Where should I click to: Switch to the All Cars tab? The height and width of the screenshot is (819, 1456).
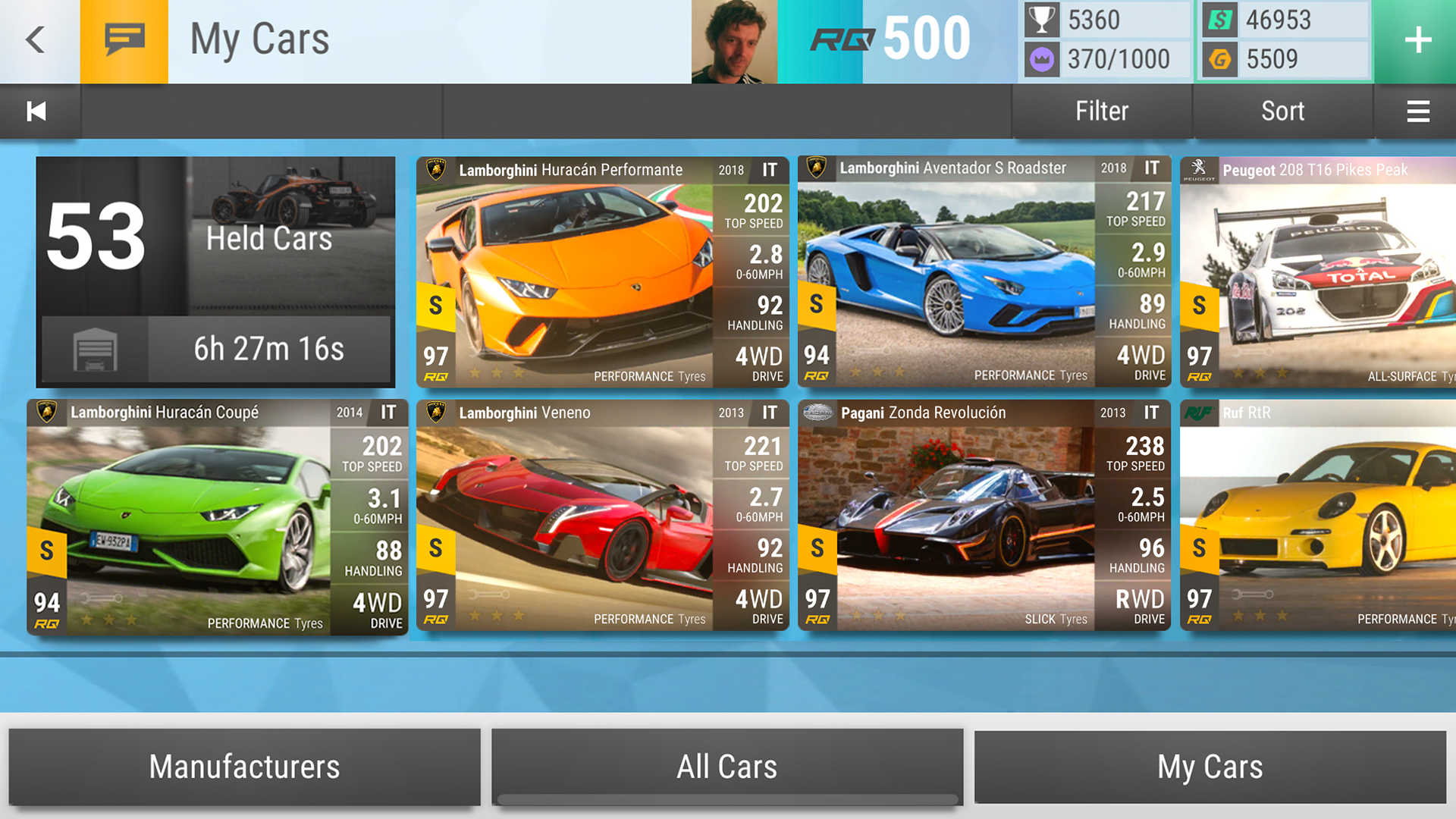(x=726, y=767)
